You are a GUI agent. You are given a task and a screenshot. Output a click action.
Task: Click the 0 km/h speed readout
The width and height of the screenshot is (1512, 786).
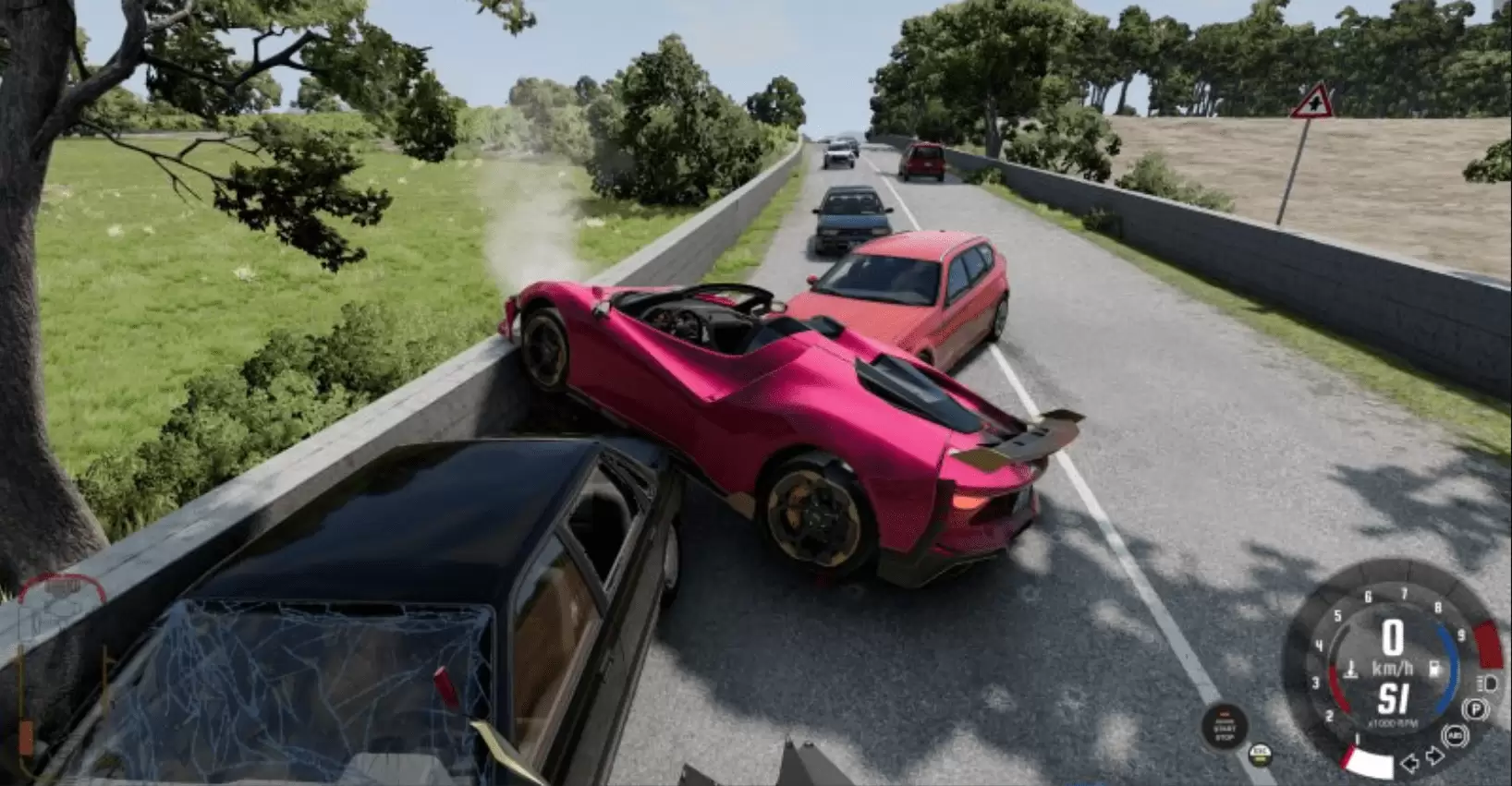pos(1394,637)
